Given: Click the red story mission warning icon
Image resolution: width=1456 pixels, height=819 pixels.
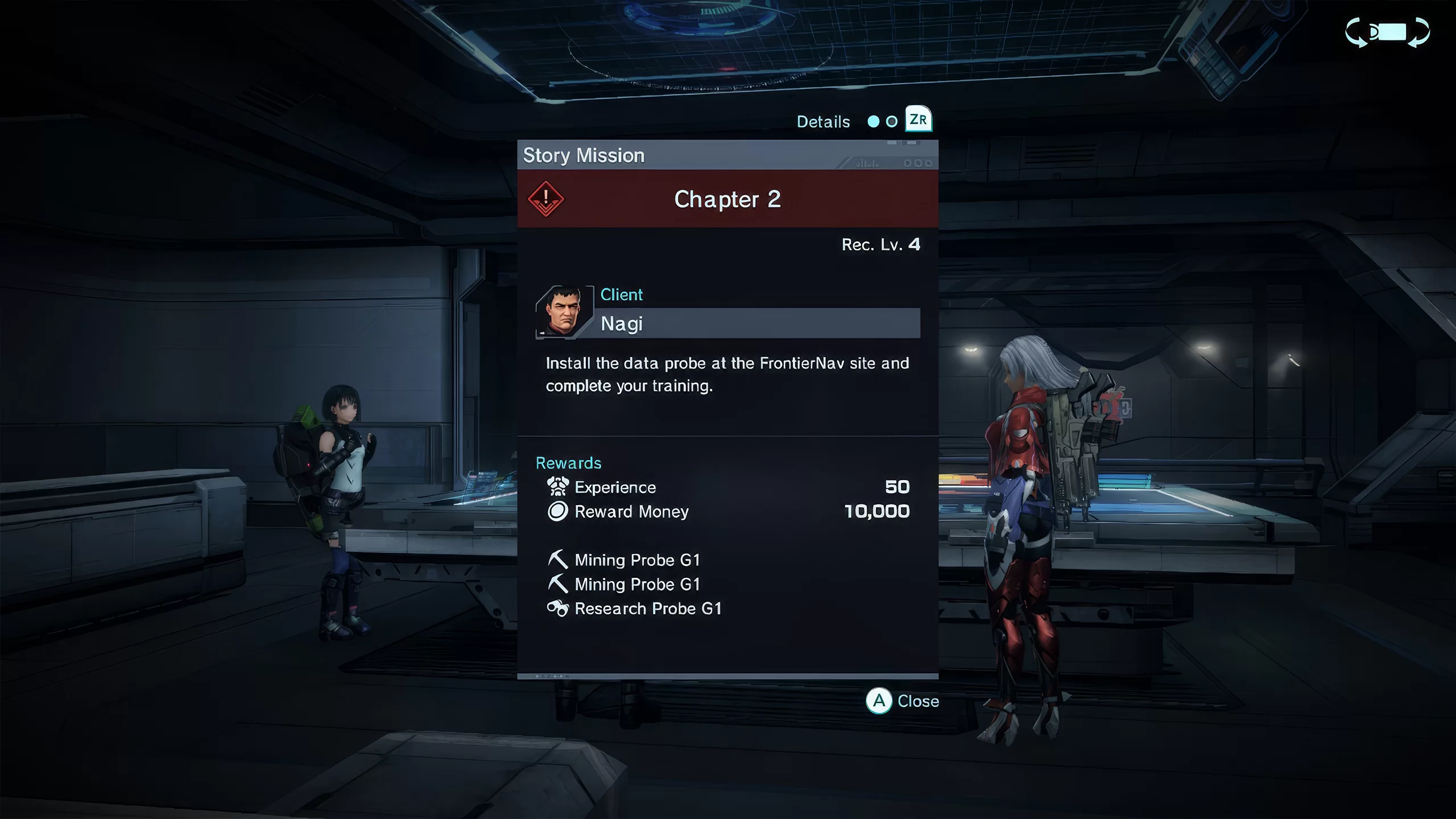Looking at the screenshot, I should (545, 198).
